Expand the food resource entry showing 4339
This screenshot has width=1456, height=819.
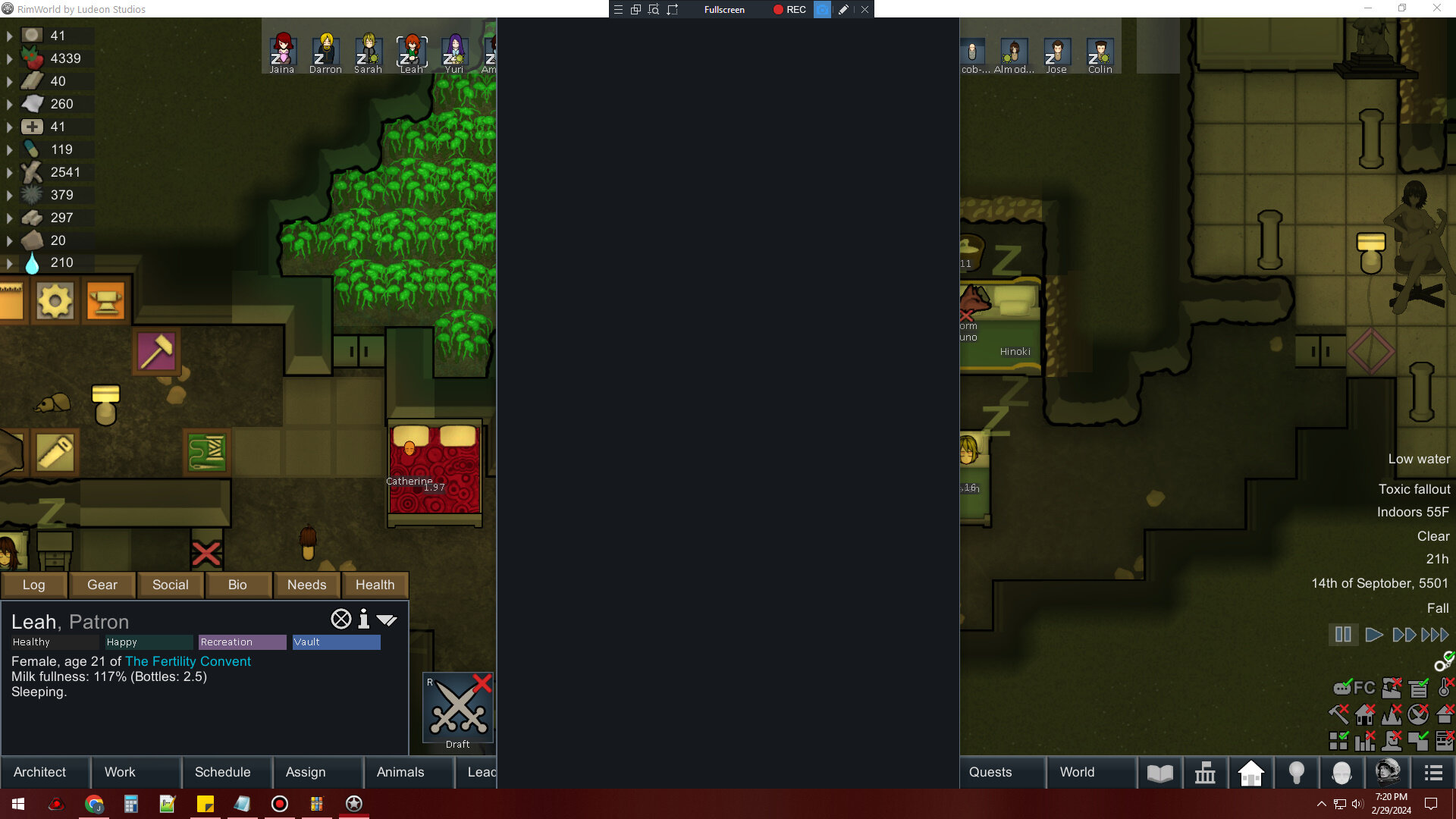[9, 58]
